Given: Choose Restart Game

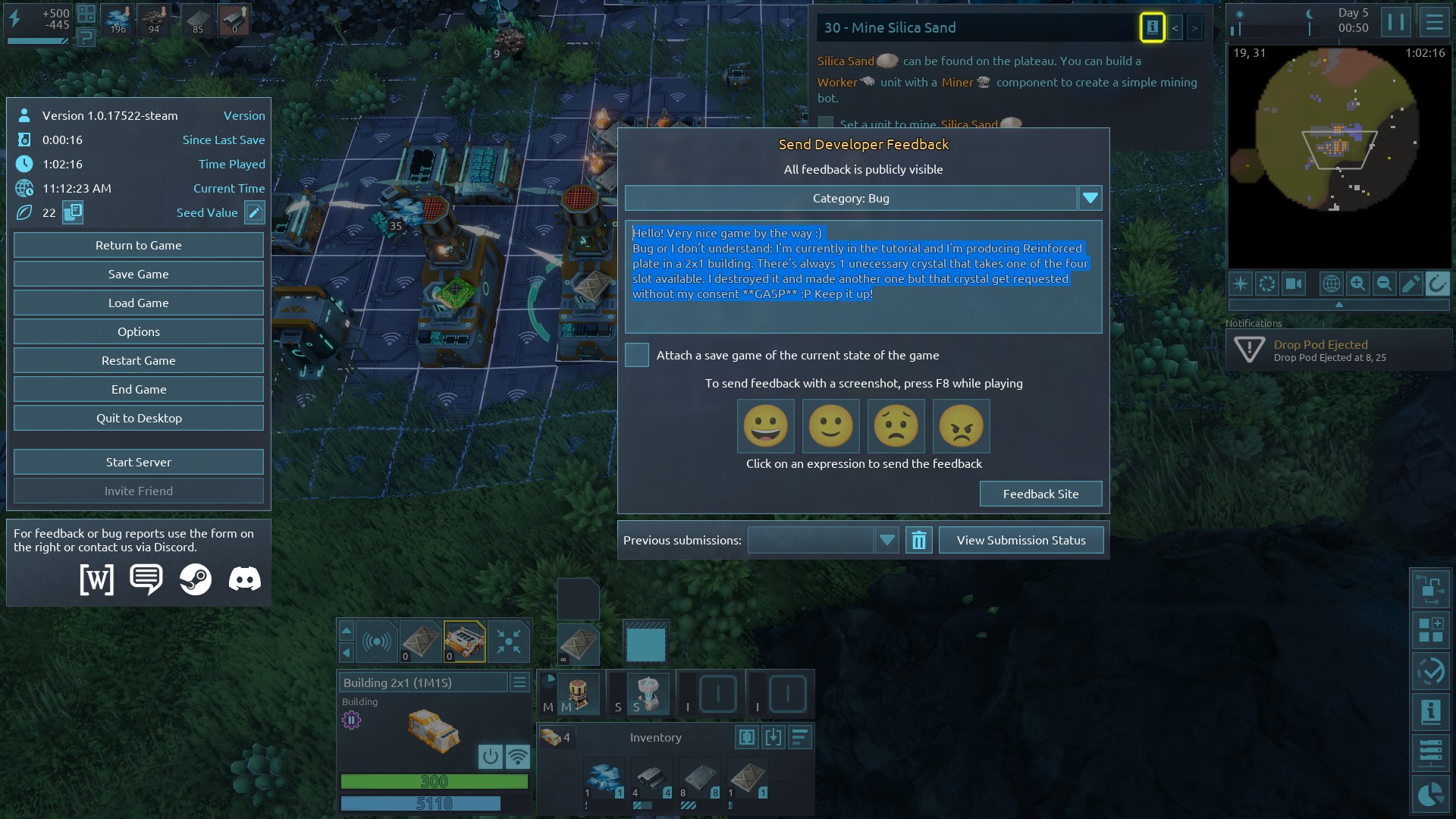Looking at the screenshot, I should pyautogui.click(x=138, y=360).
